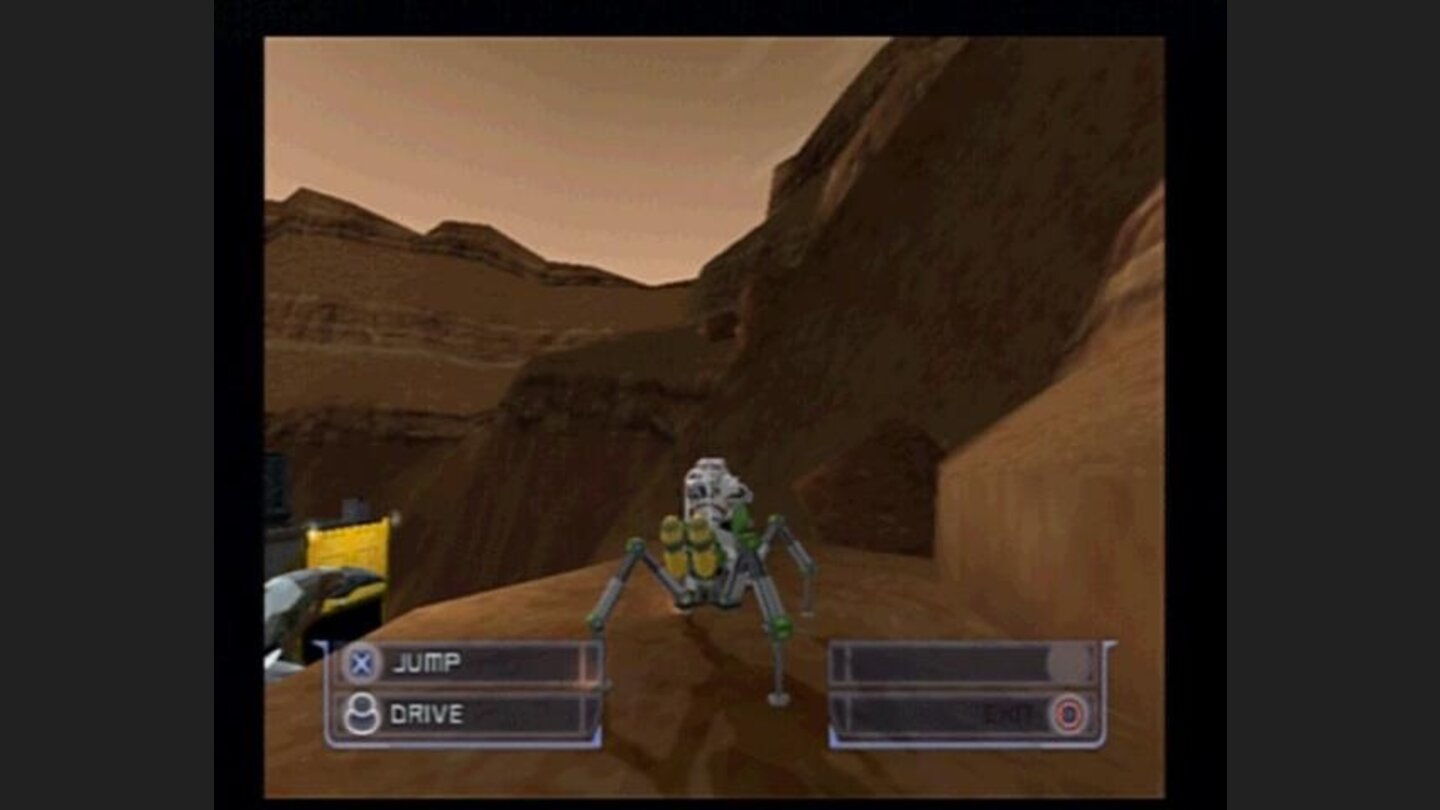Toggle the JUMP action slot

pos(470,661)
